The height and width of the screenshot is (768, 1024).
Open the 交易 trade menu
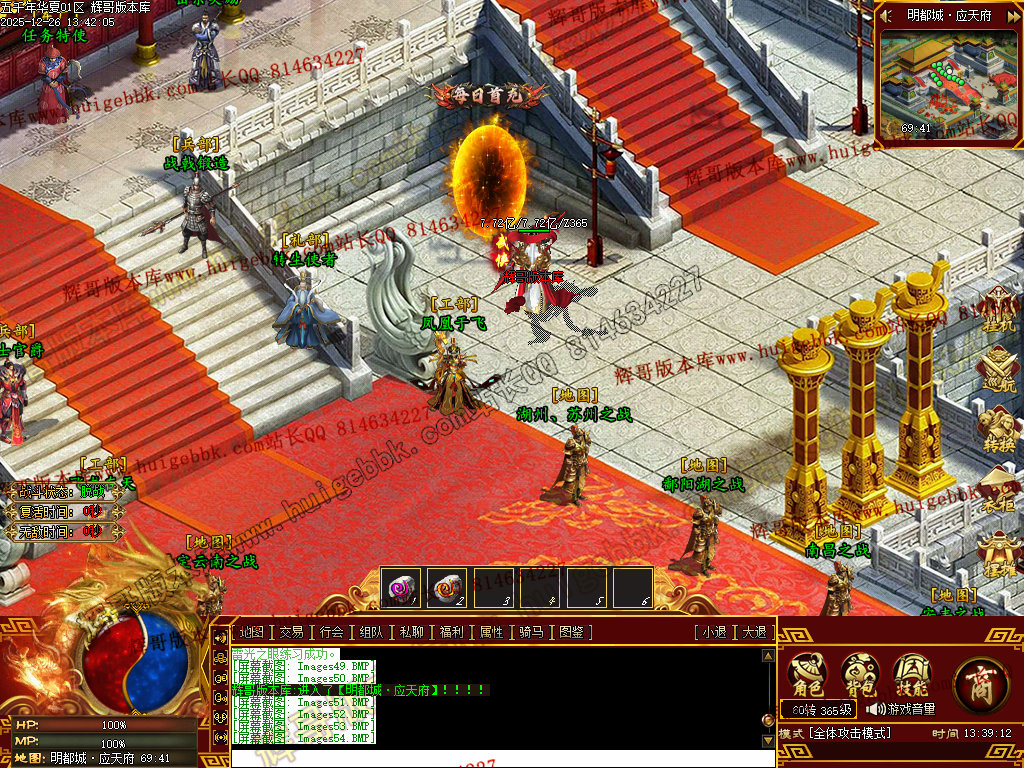(290, 632)
